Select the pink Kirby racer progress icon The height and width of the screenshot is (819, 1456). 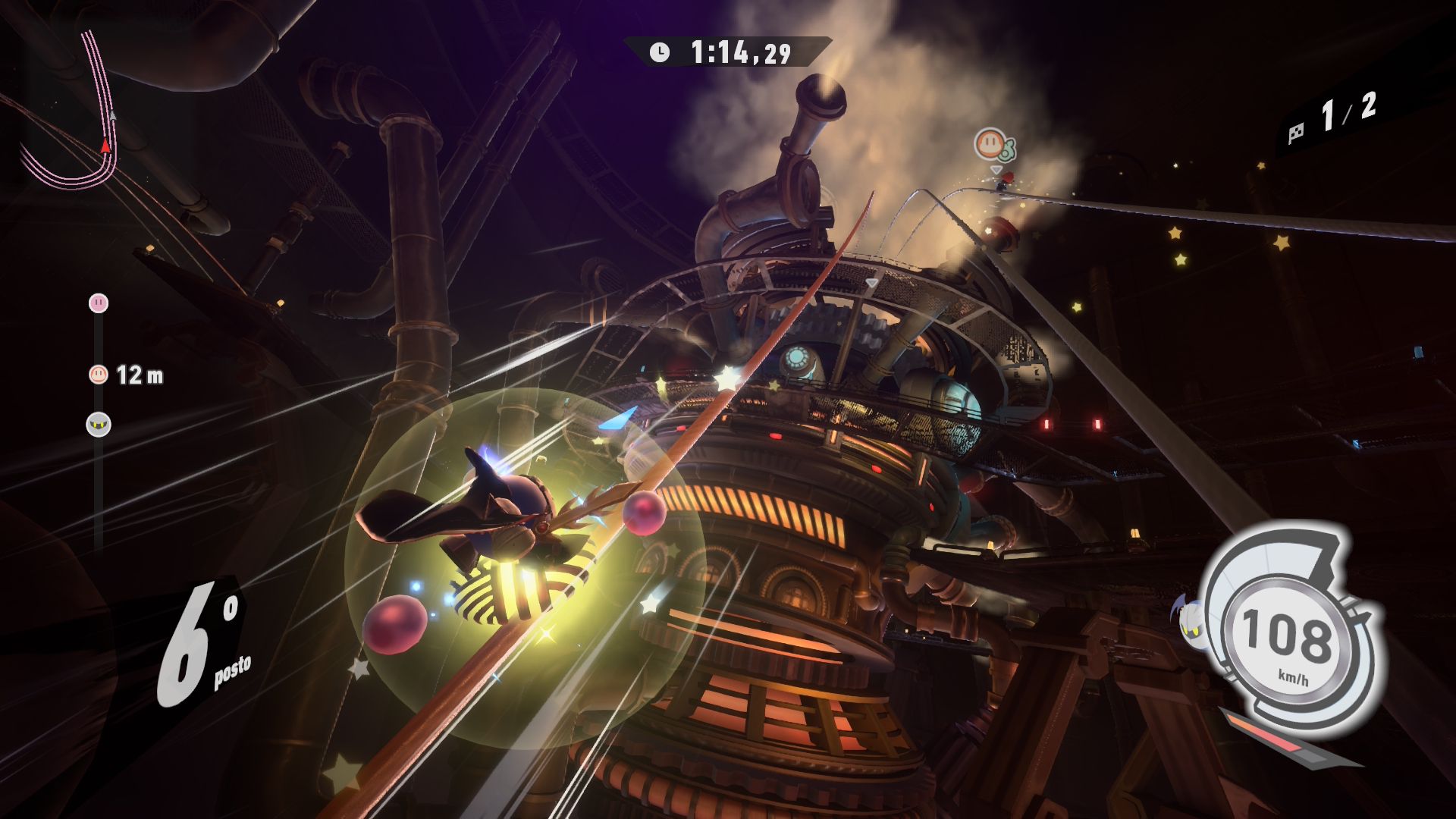[x=99, y=303]
